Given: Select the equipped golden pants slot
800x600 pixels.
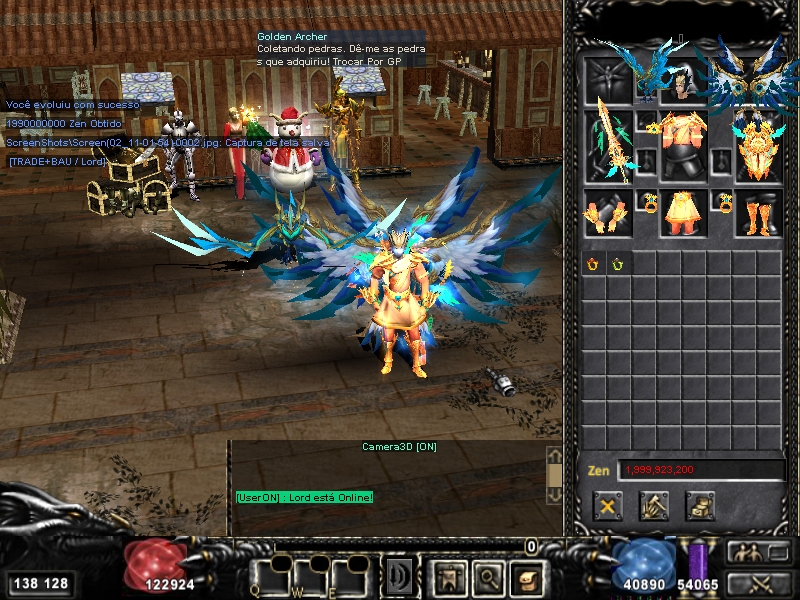Looking at the screenshot, I should tap(684, 213).
